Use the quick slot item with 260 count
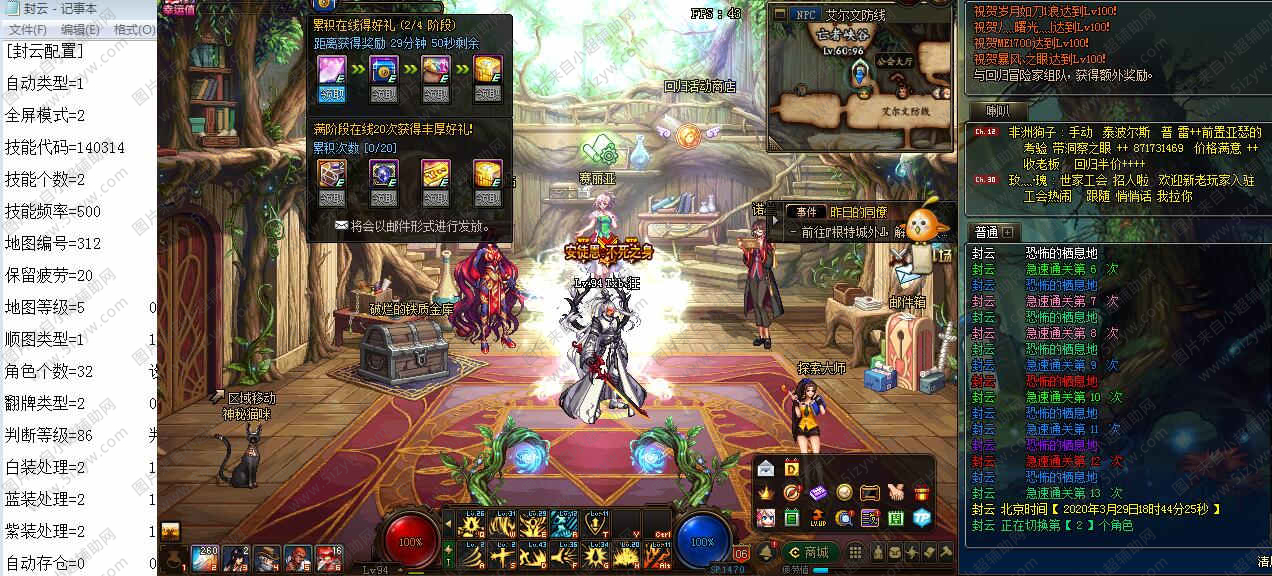This screenshot has height=576, width=1272. [x=206, y=557]
